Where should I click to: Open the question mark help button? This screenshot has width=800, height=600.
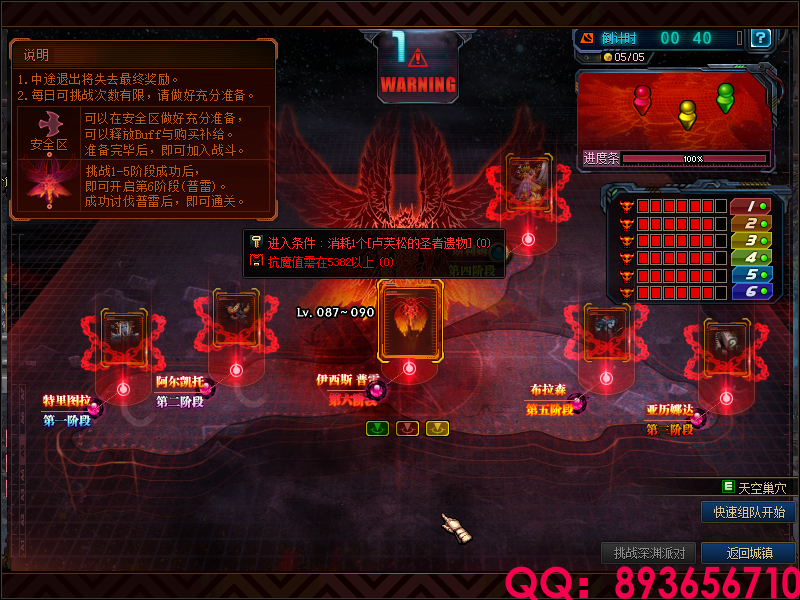(x=761, y=38)
